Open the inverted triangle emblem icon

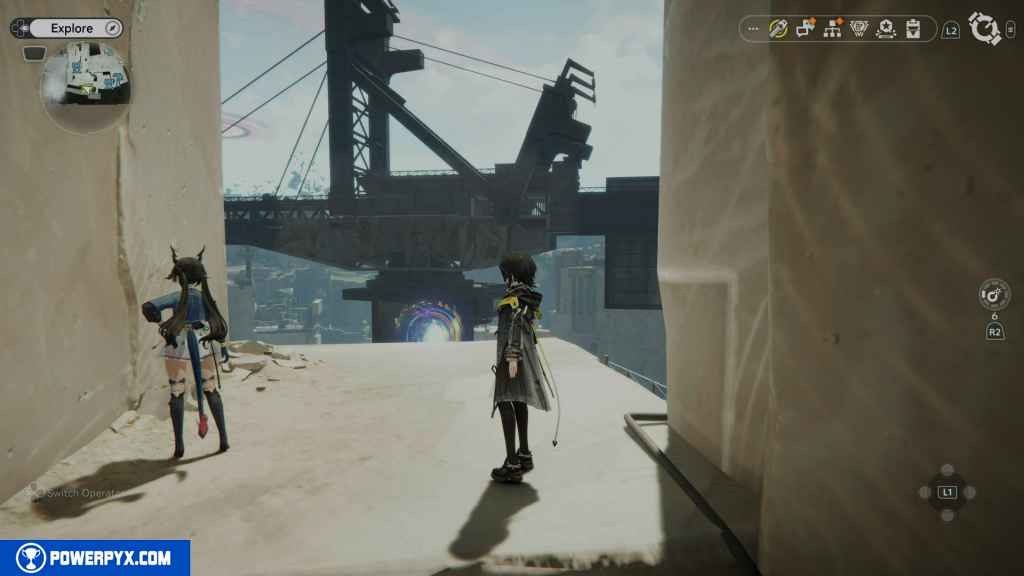[859, 29]
